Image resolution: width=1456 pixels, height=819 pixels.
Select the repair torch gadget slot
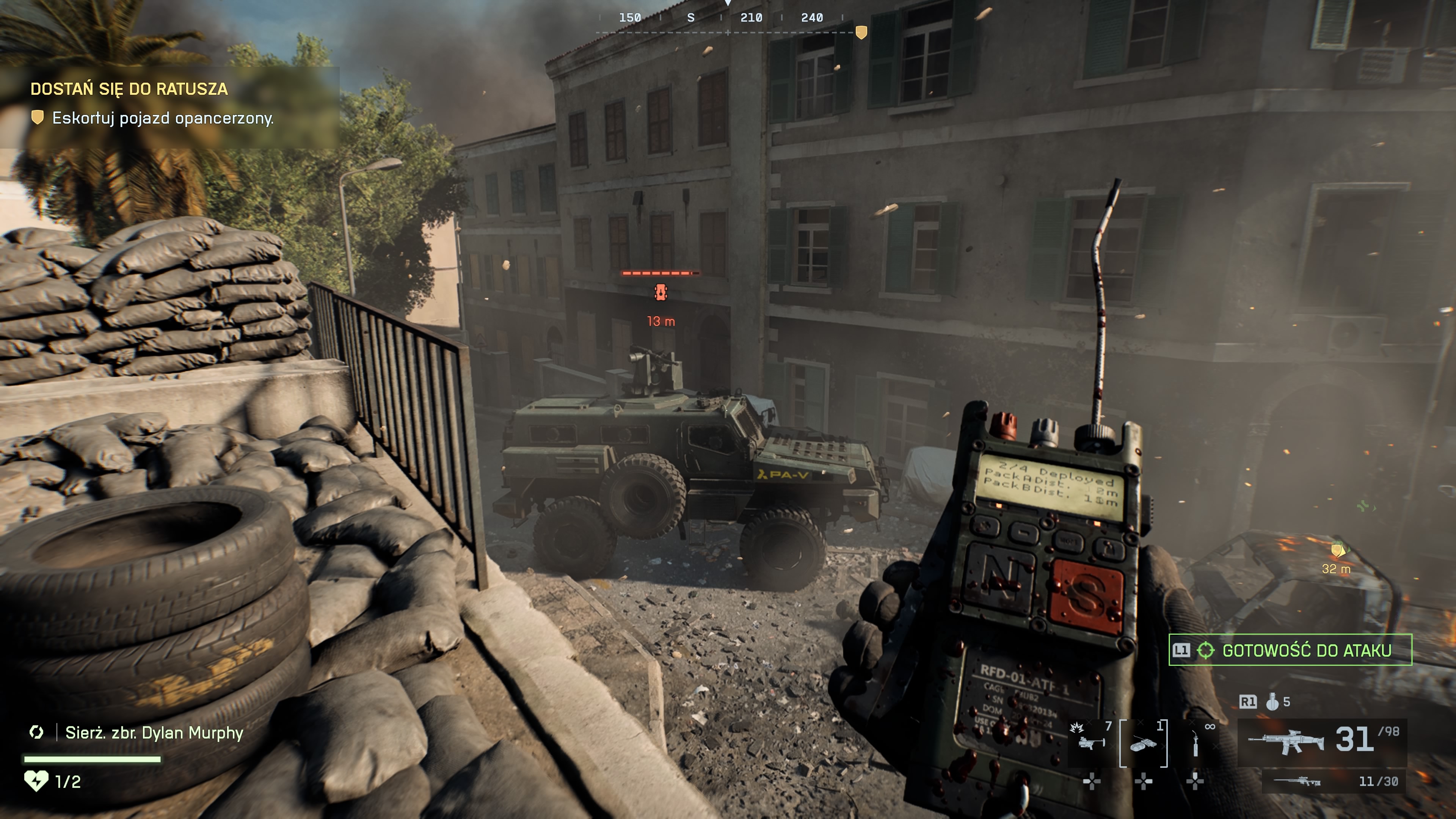tap(1195, 744)
